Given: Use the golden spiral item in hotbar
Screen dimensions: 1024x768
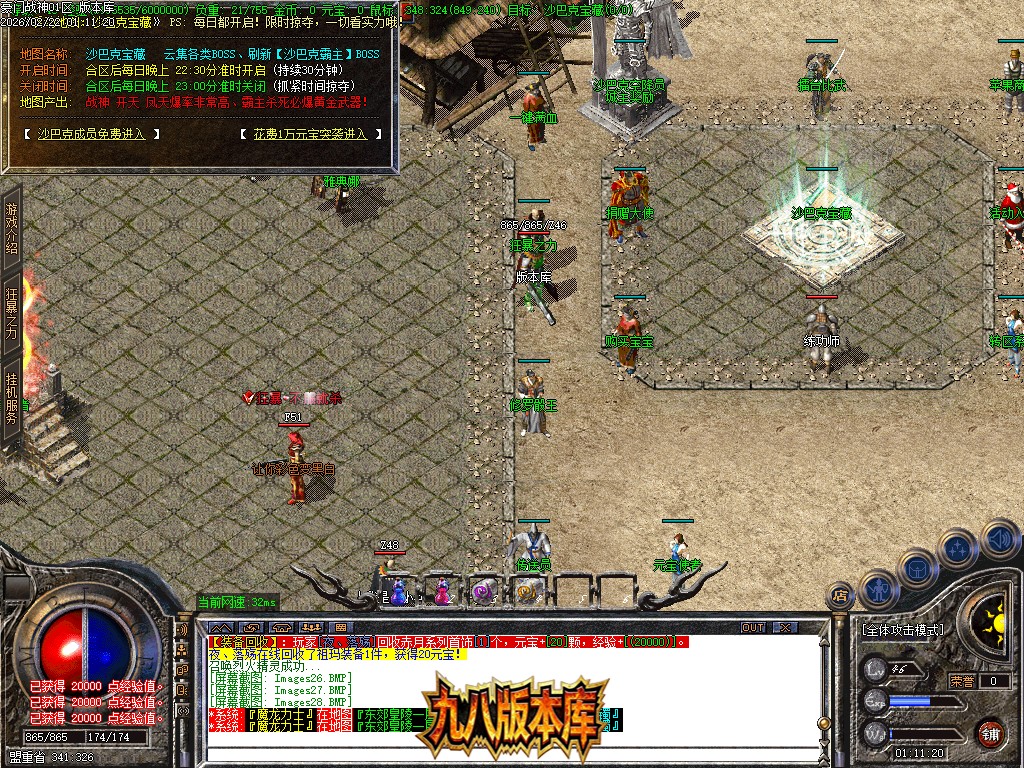Looking at the screenshot, I should click(x=527, y=592).
